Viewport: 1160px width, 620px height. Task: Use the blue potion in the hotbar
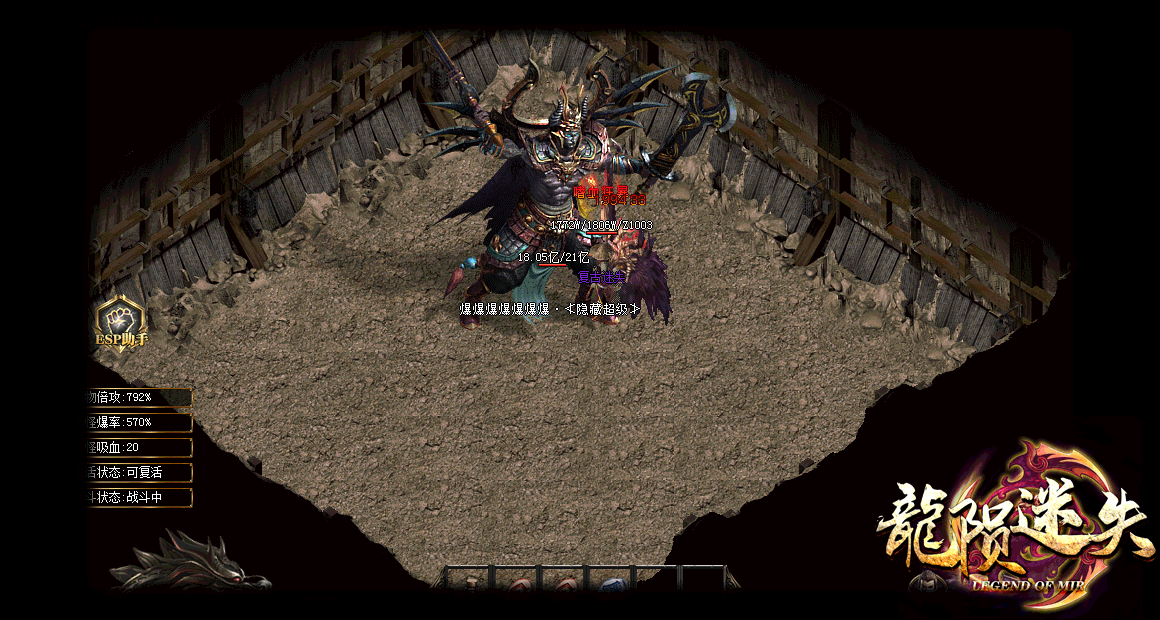pos(613,584)
